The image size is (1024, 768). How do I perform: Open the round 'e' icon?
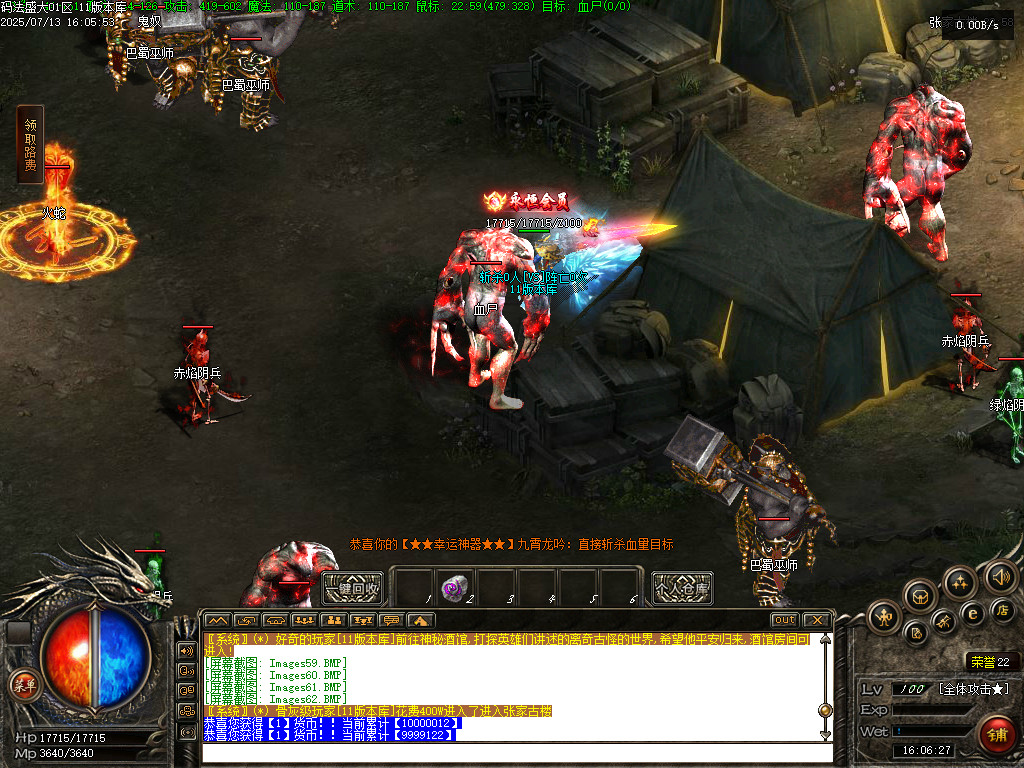[x=971, y=613]
